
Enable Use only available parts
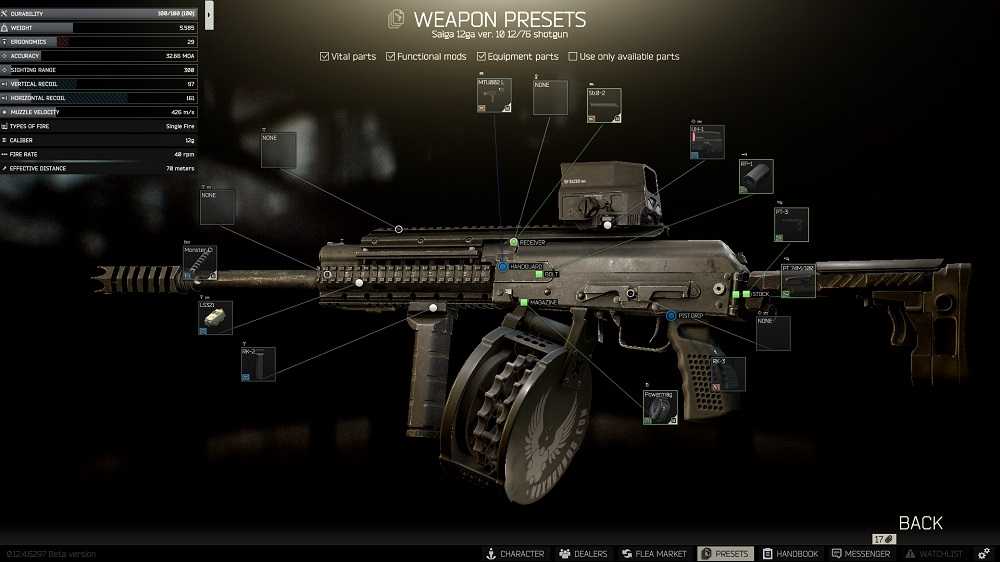[573, 57]
